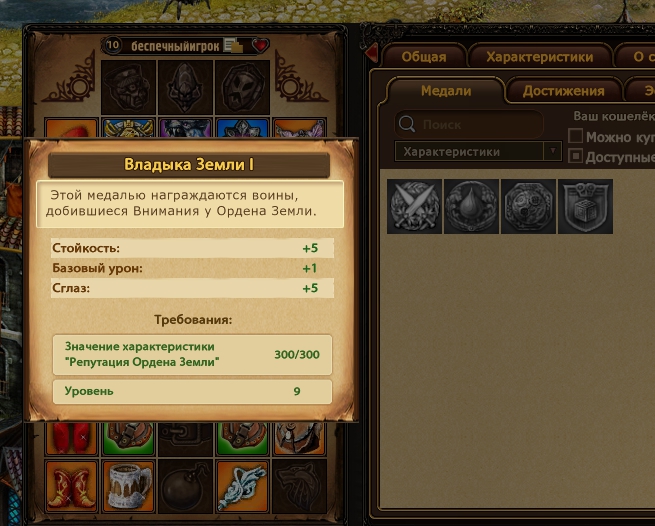Switch to the Достижения tab
This screenshot has width=655, height=526.
(564, 91)
